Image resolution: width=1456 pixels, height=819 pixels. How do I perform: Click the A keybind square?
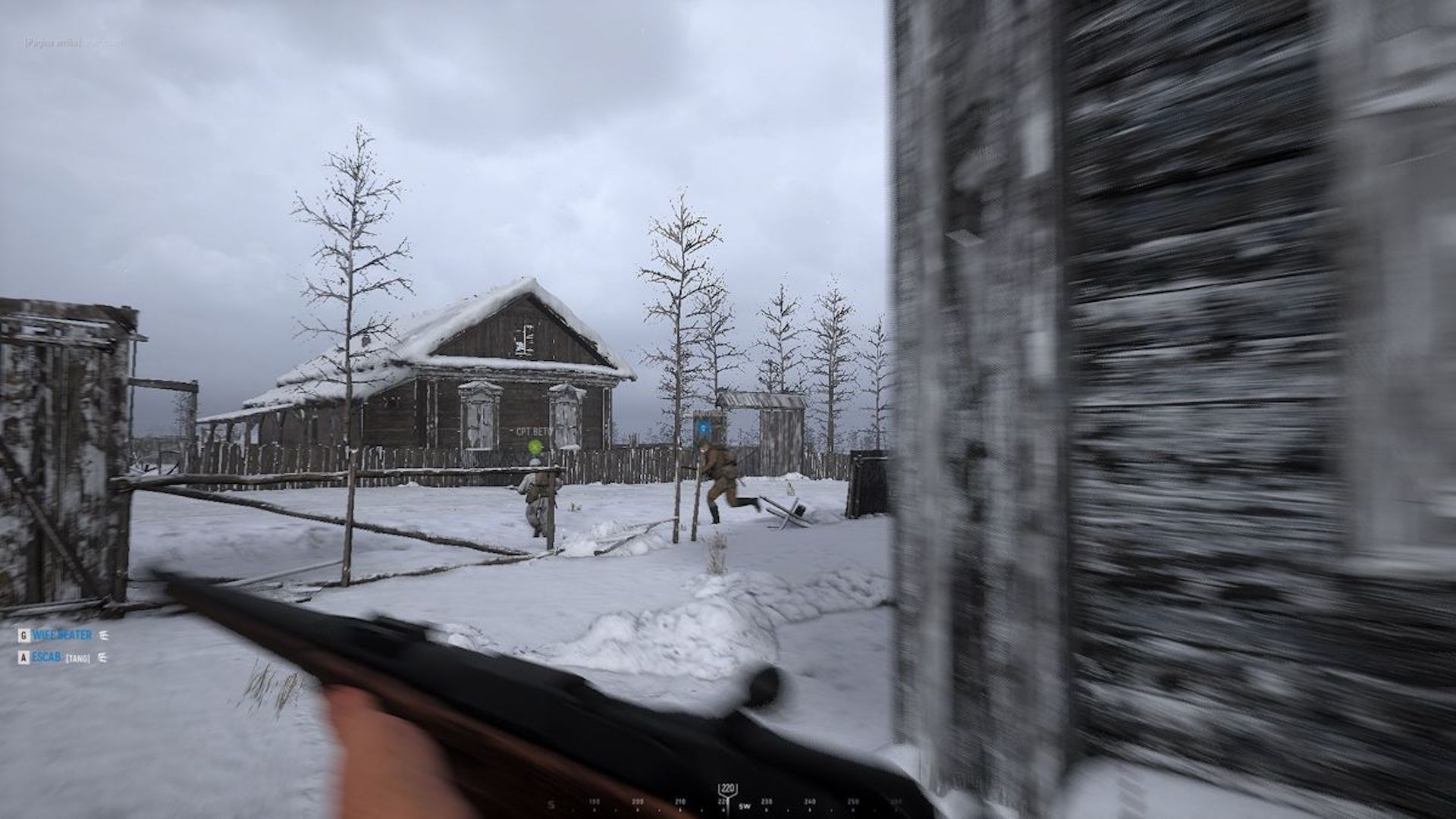click(23, 657)
